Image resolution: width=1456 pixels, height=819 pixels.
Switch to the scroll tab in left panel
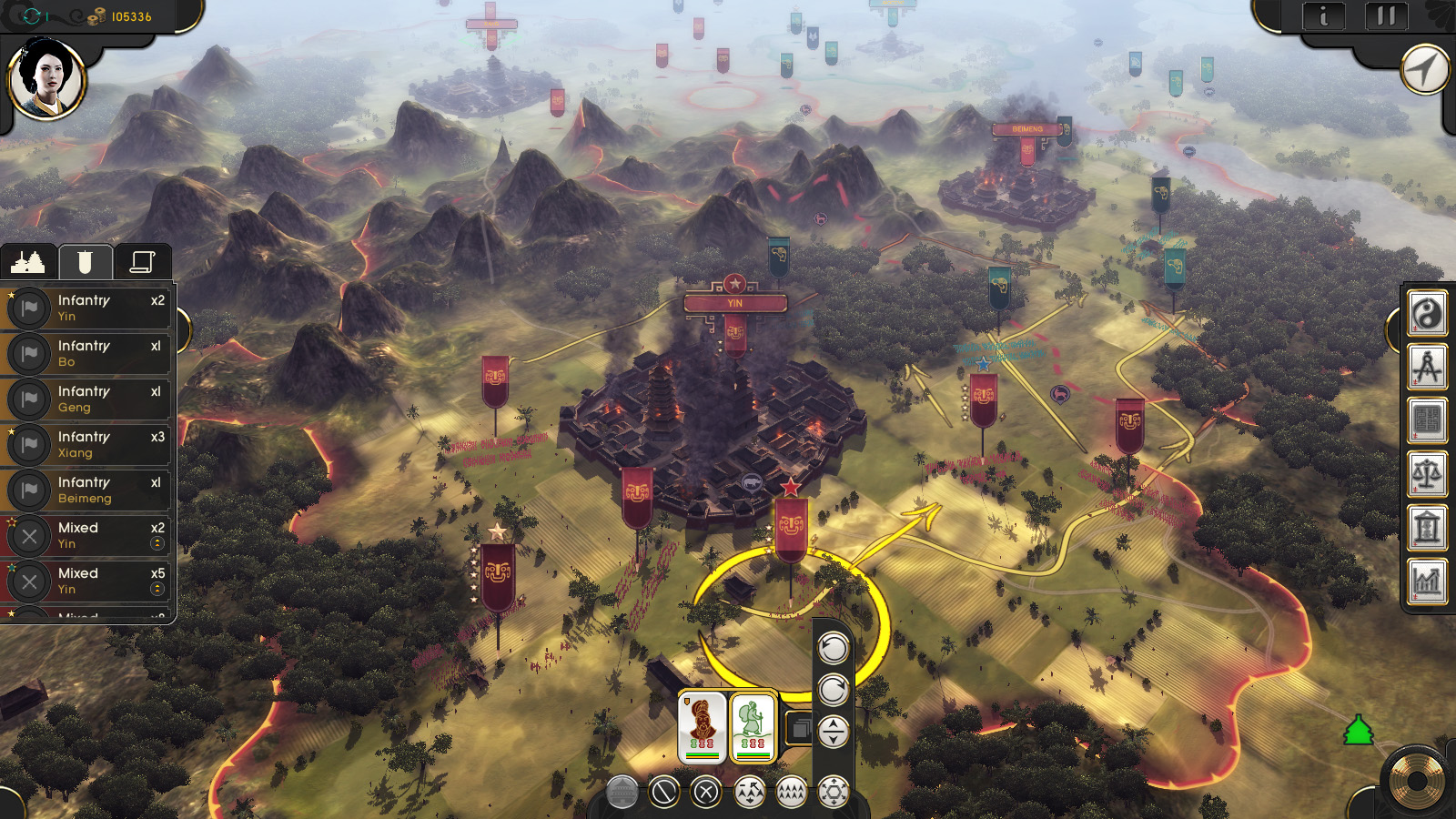pyautogui.click(x=144, y=261)
